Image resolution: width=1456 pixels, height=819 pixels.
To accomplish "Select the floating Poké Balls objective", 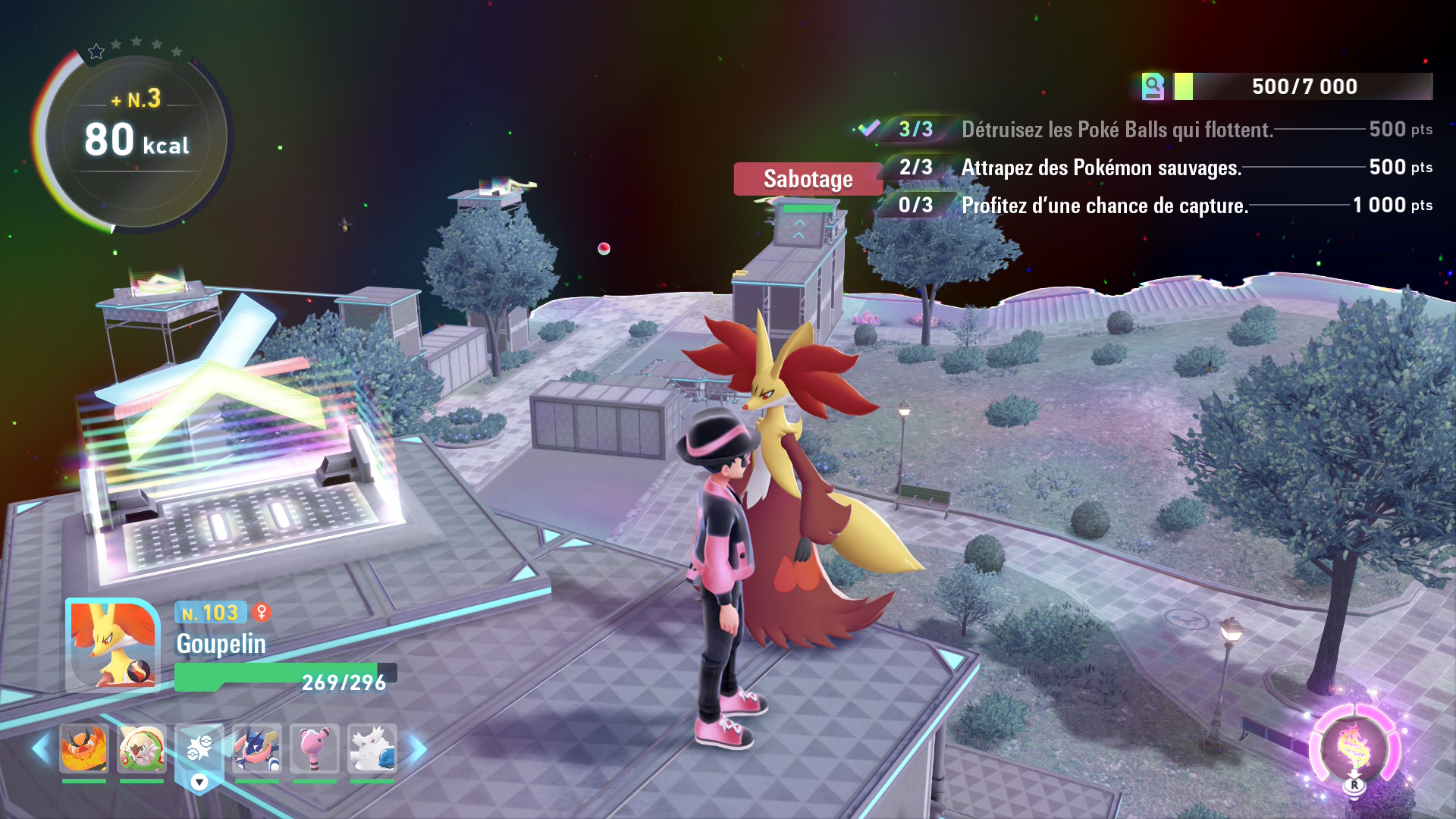I will tap(1116, 130).
